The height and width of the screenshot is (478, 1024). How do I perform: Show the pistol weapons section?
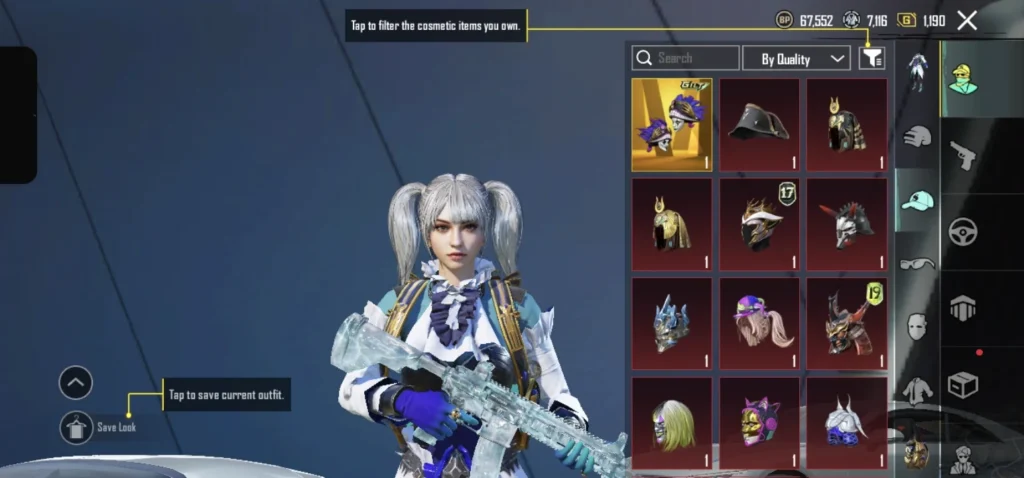[964, 155]
